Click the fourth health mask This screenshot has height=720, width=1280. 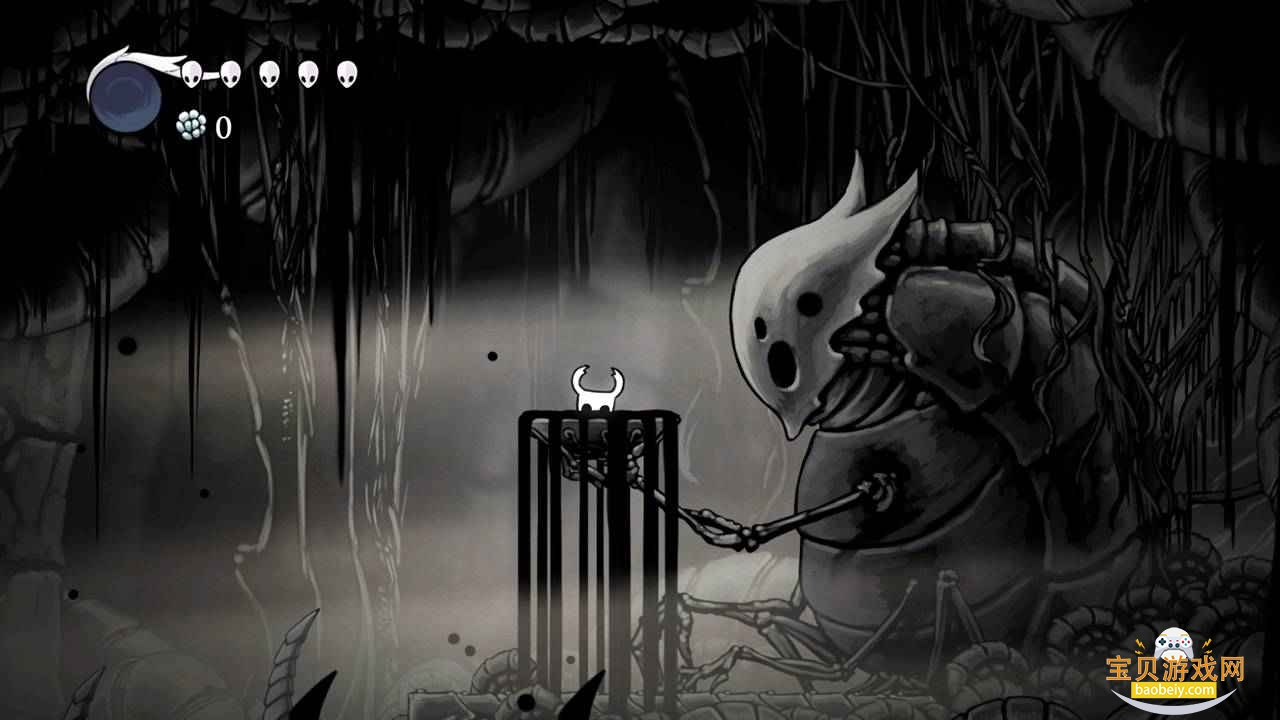pyautogui.click(x=308, y=72)
